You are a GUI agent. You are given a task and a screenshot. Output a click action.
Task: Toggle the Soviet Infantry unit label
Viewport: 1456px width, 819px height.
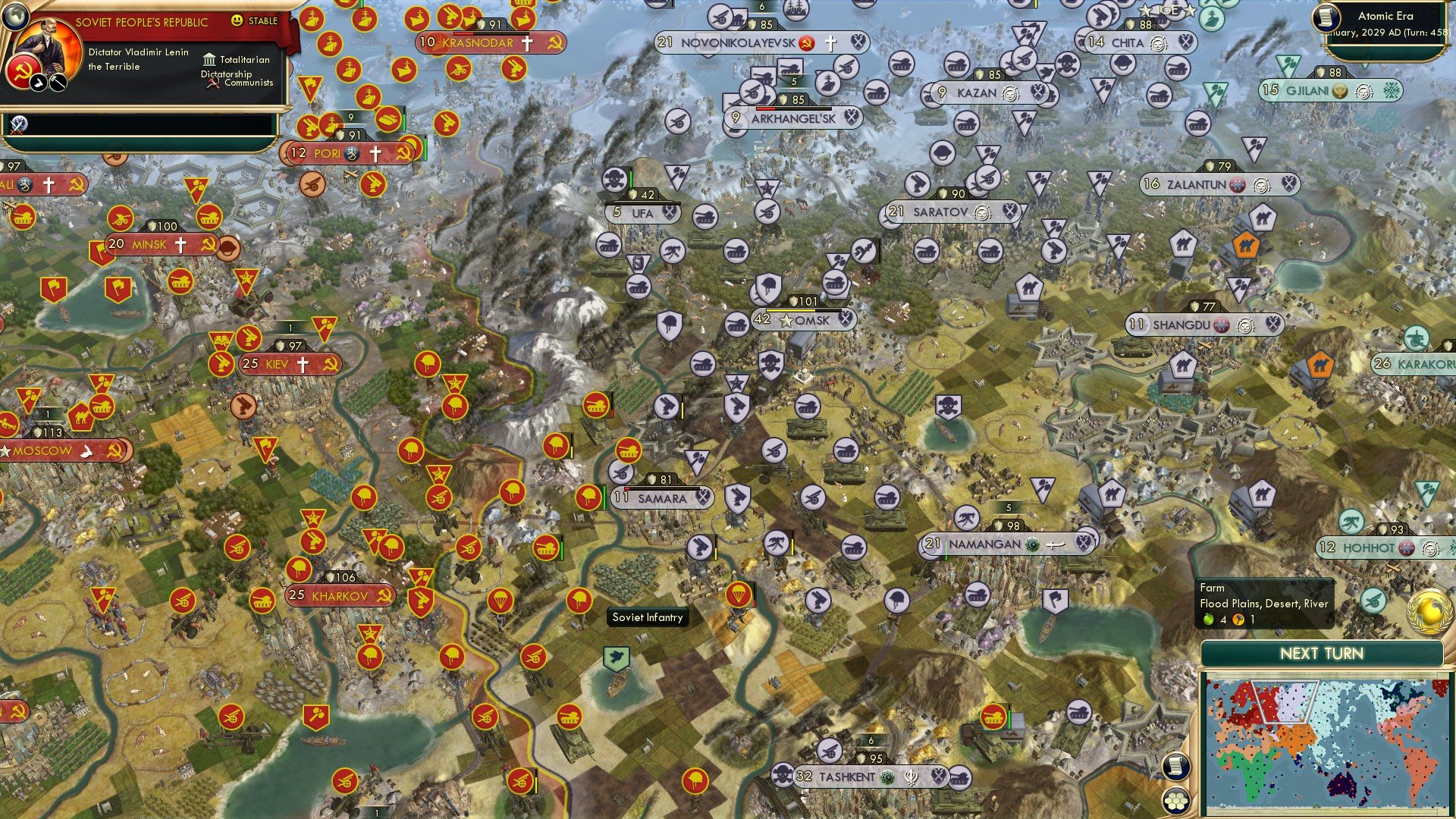(647, 617)
